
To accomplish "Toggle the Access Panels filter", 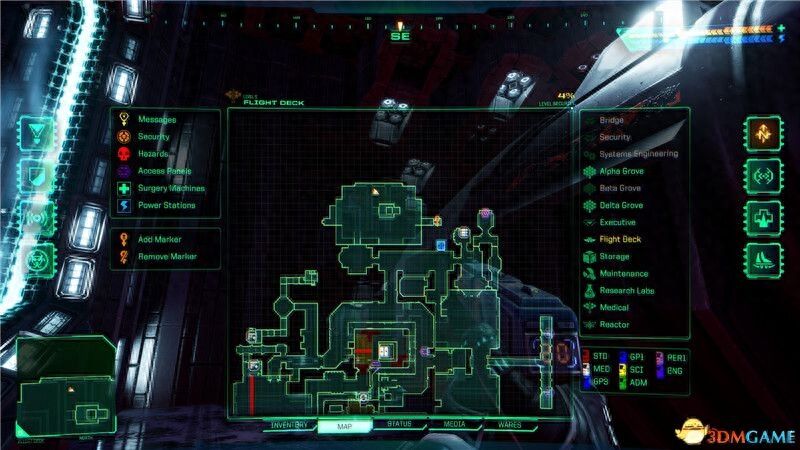I will [x=162, y=170].
